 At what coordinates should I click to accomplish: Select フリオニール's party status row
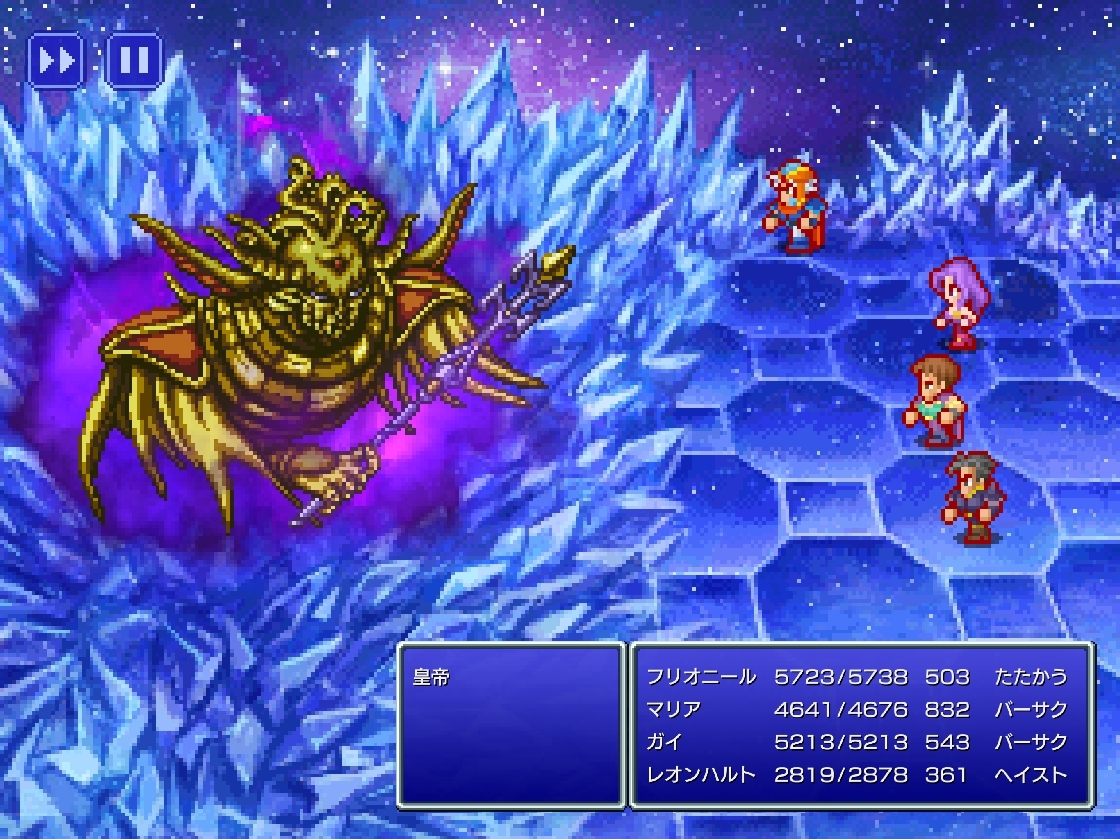pos(860,677)
